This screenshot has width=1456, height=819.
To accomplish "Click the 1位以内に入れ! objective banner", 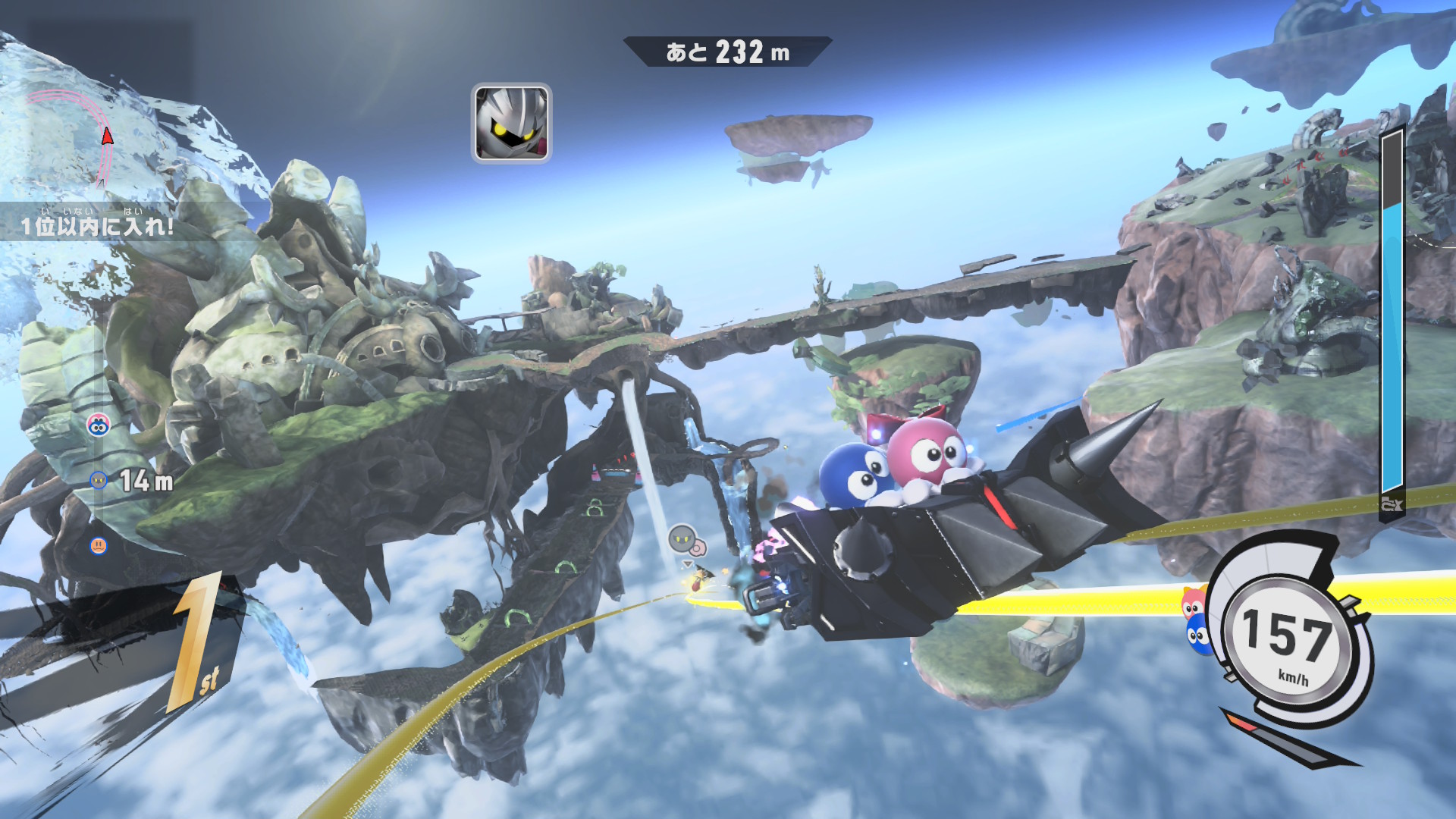I will click(x=99, y=224).
